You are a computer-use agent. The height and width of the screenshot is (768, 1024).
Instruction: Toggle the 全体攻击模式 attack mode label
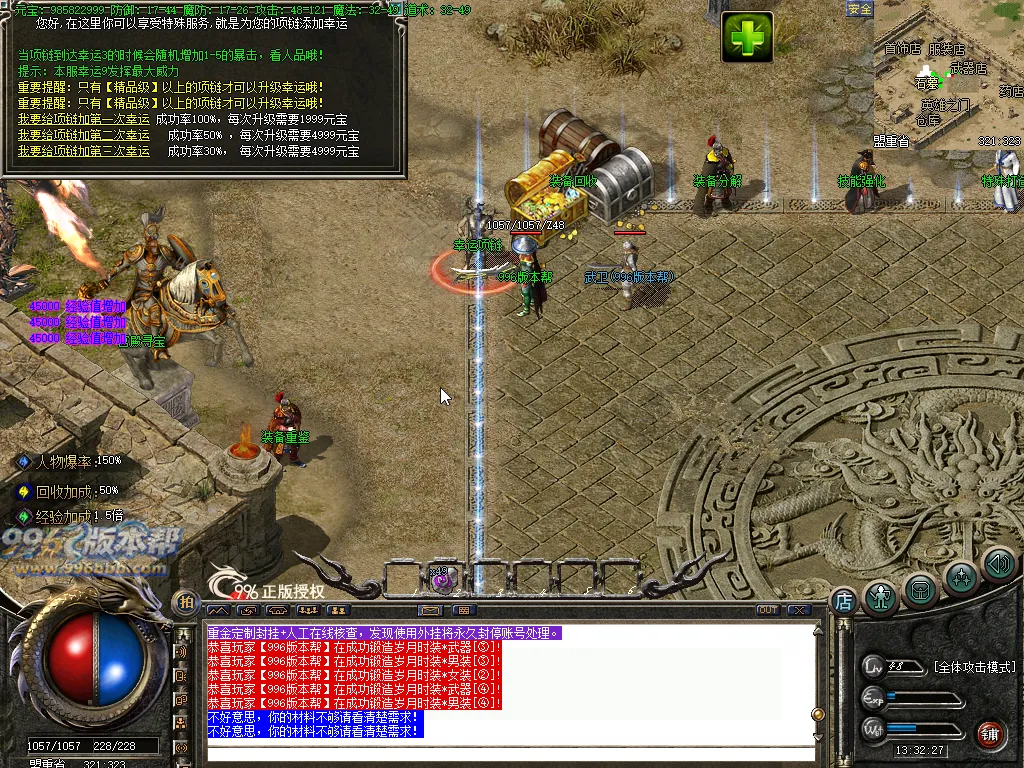973,667
